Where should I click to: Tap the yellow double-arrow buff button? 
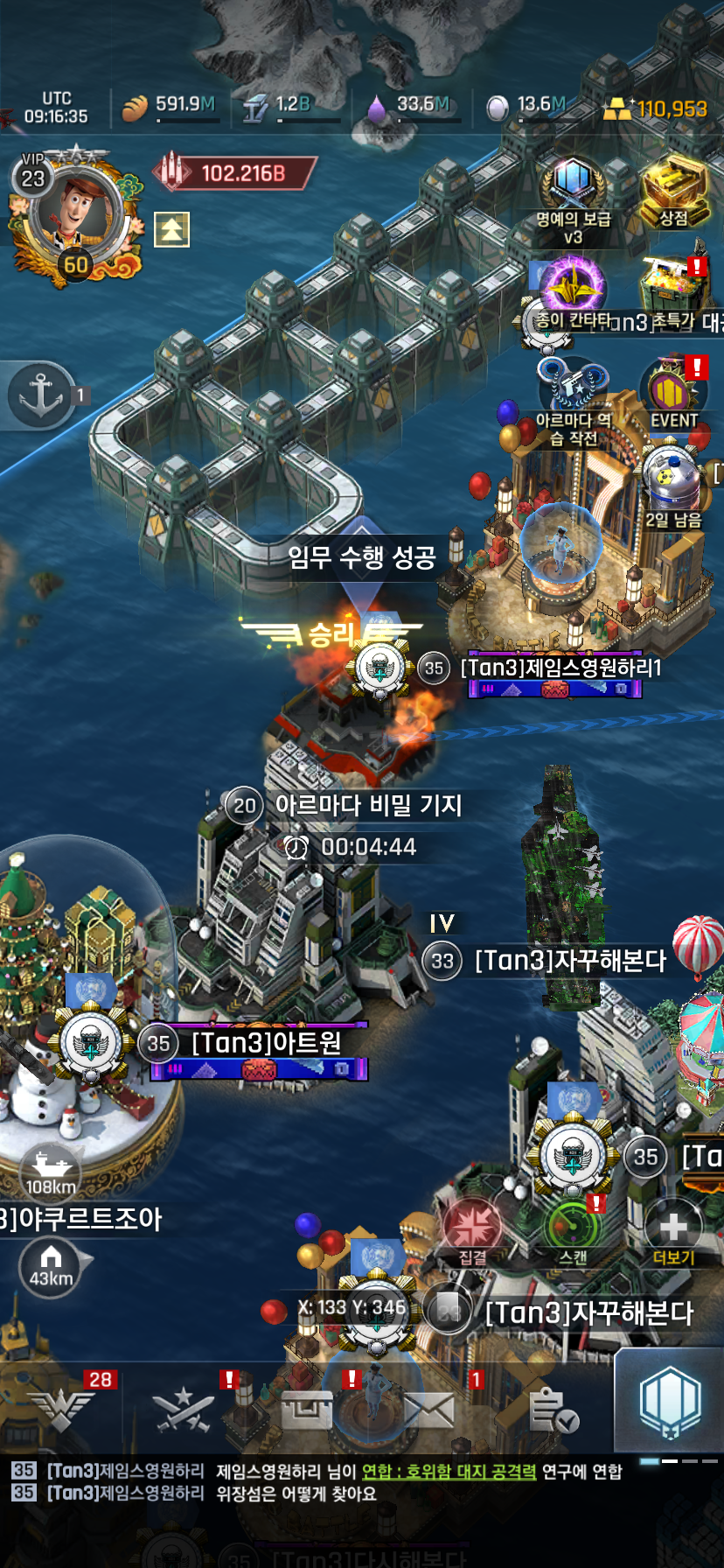click(x=171, y=229)
